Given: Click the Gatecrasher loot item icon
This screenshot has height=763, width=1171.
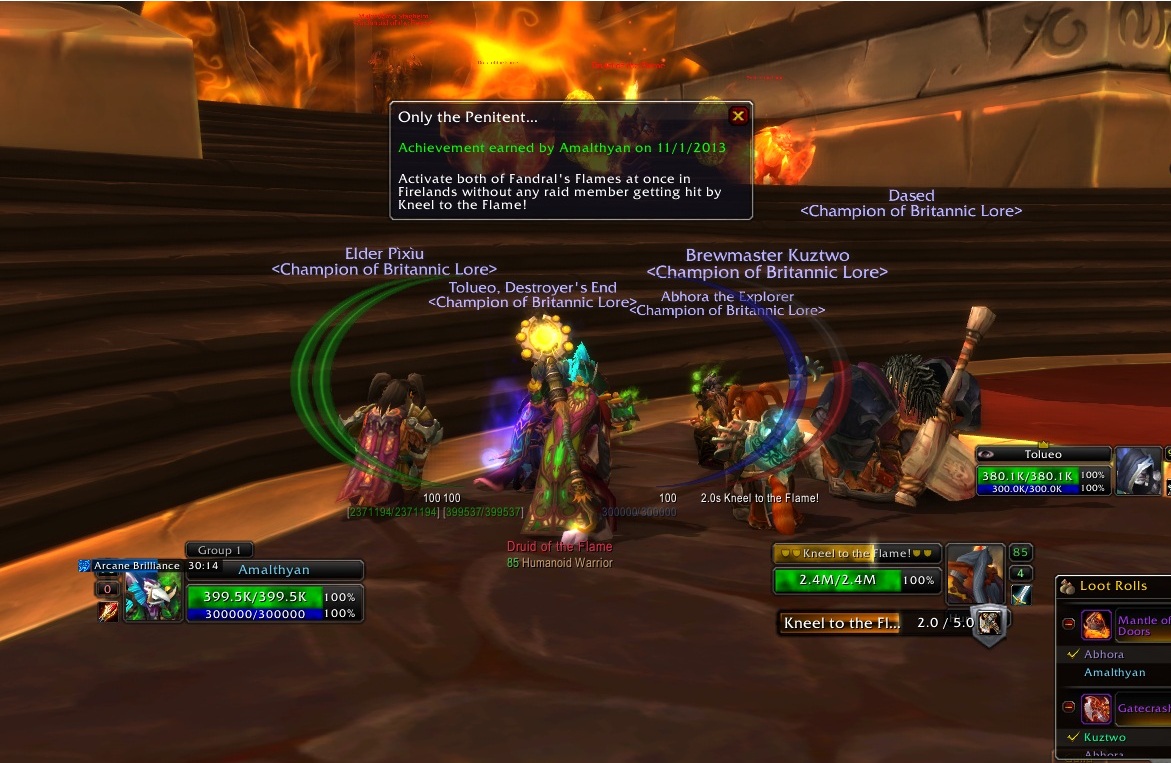Looking at the screenshot, I should (x=1096, y=708).
